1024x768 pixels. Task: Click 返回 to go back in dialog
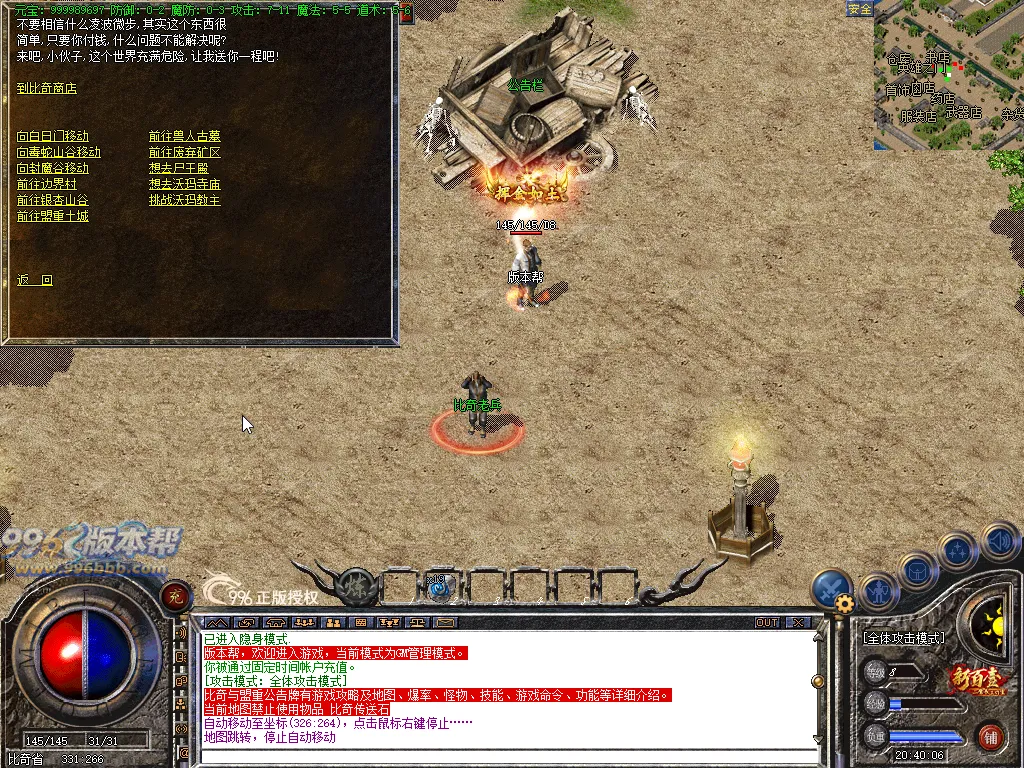[x=35, y=280]
